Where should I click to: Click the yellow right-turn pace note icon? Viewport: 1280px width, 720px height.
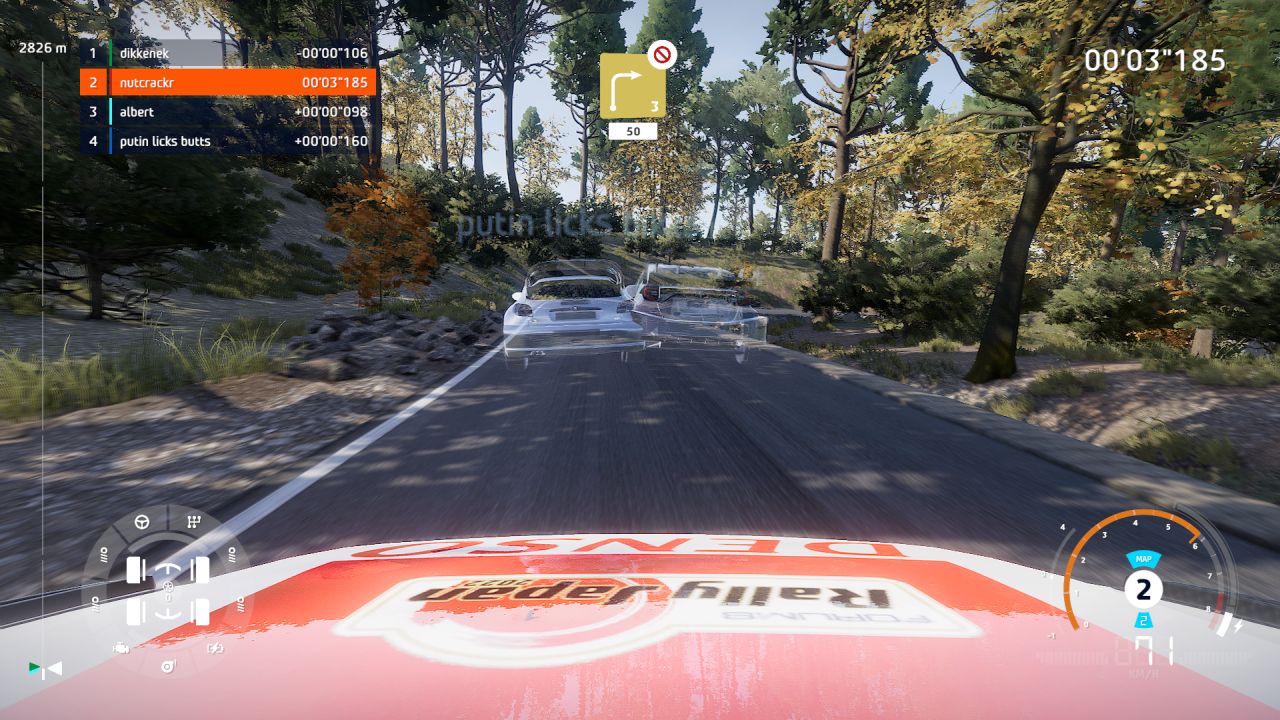[632, 86]
